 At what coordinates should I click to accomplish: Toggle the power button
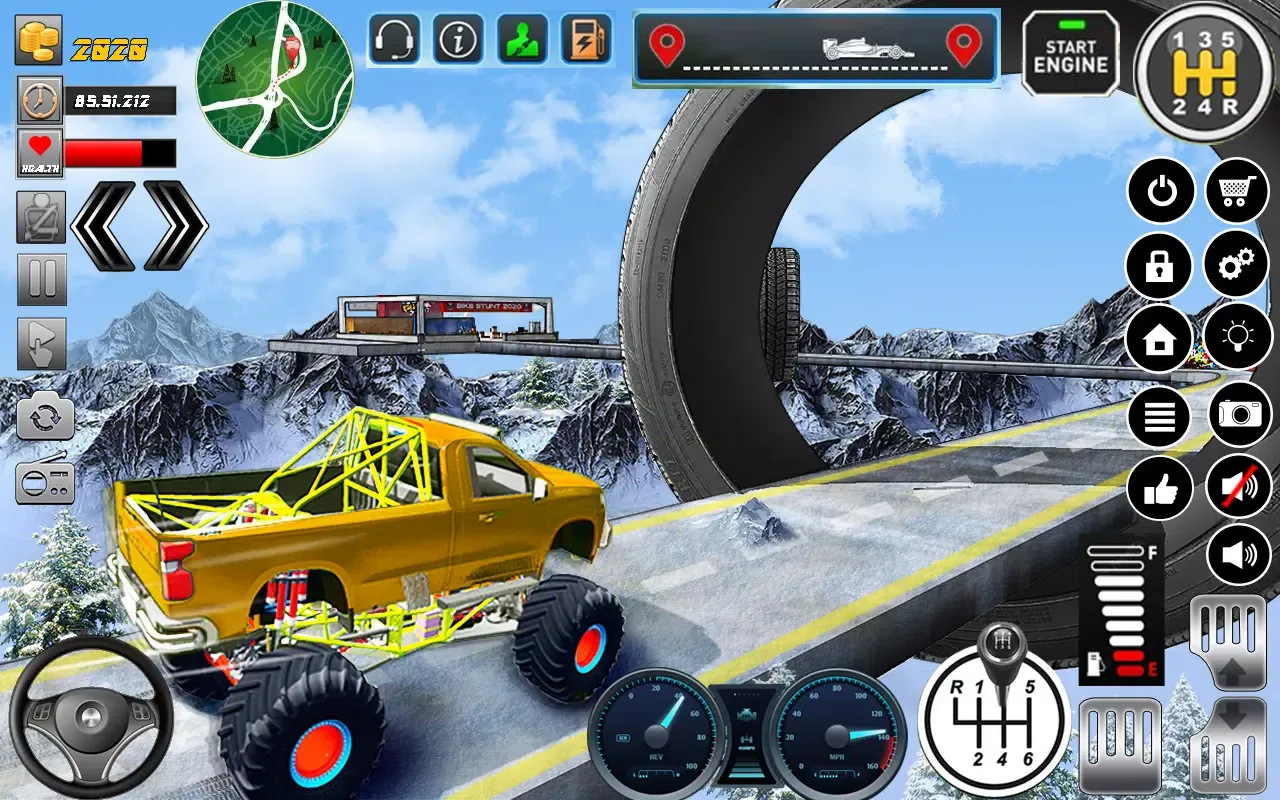point(1160,190)
